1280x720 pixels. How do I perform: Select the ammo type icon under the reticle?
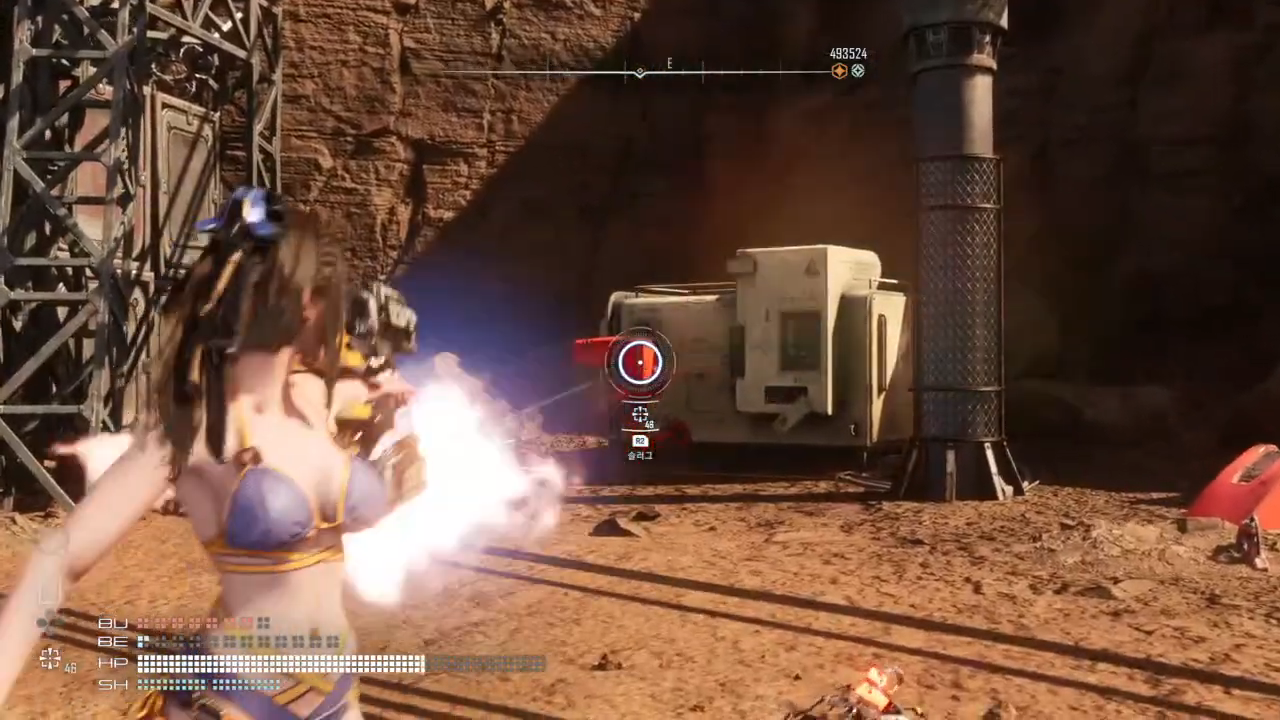(x=640, y=413)
